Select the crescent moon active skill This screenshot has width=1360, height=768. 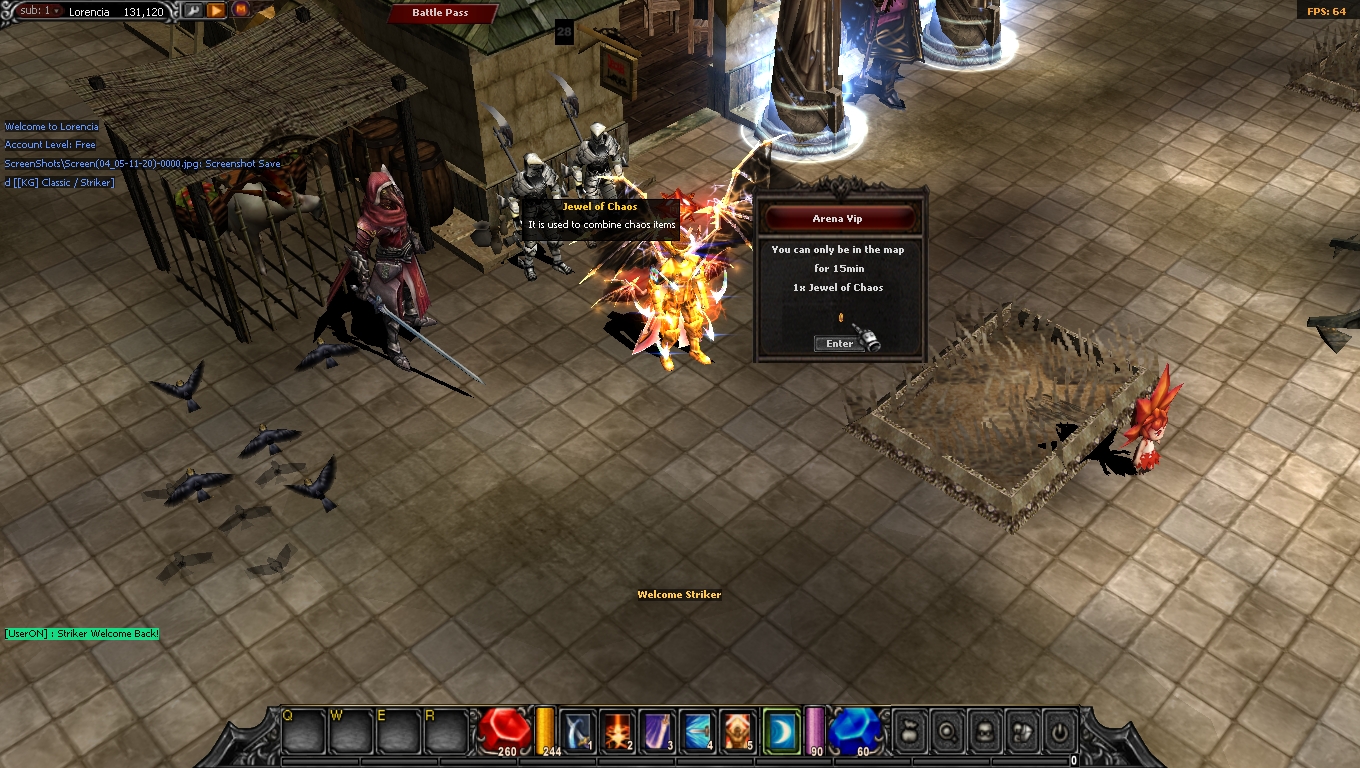(781, 731)
